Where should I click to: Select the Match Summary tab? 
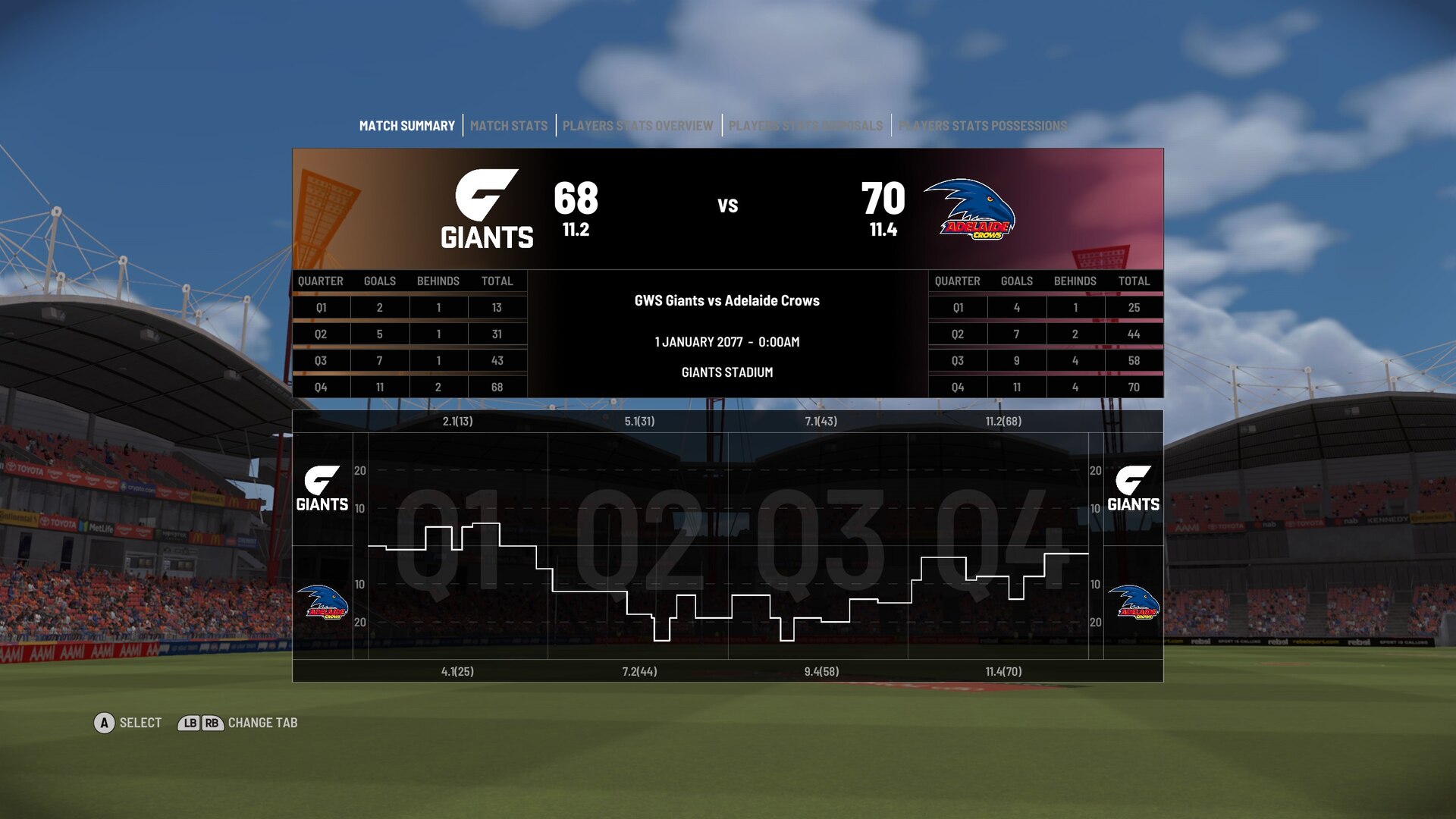pyautogui.click(x=406, y=126)
